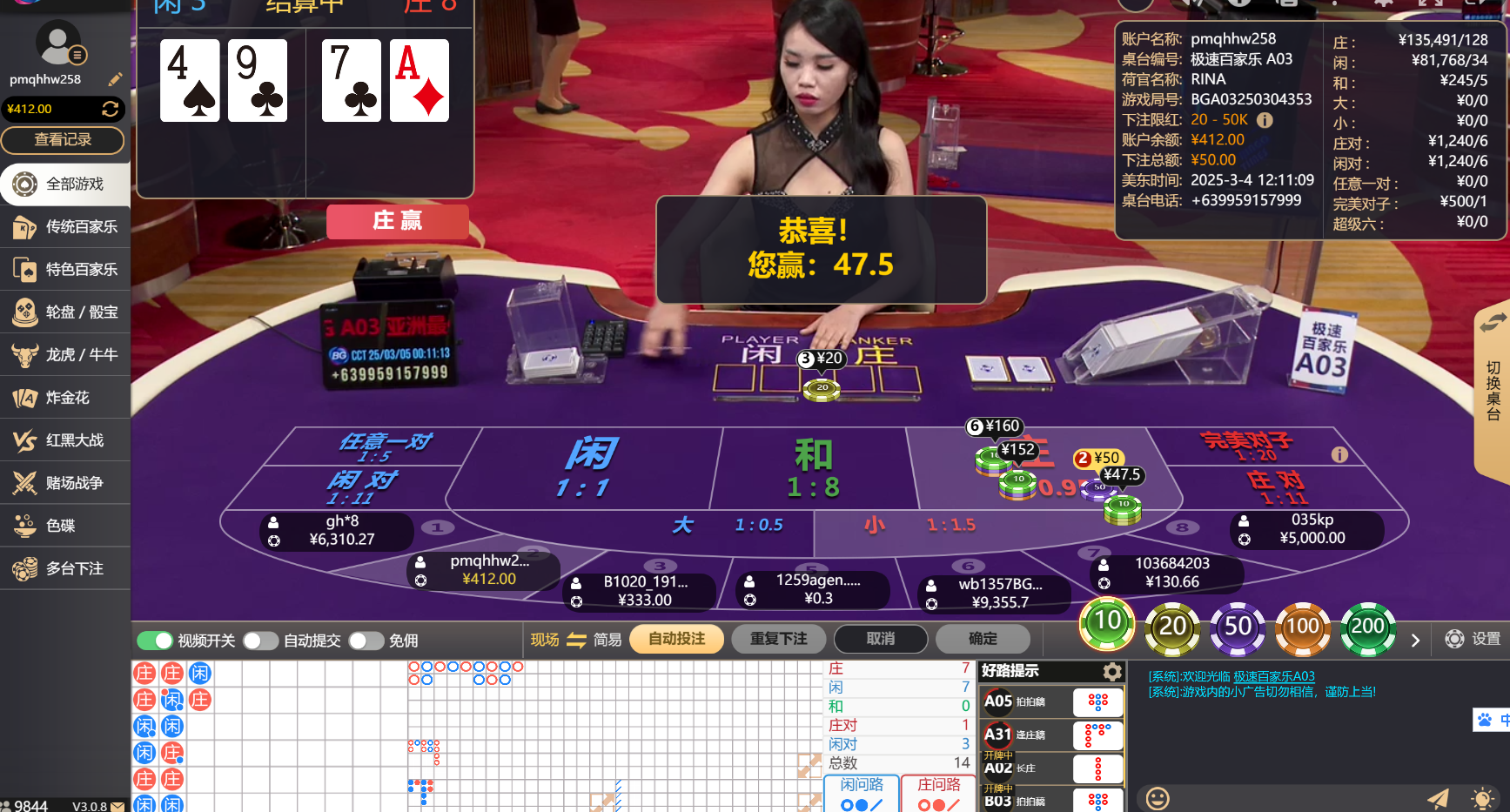Viewport: 1510px width, 812px height.
Task: Expand the V3.0.8 version dropdown
Action: 106,806
